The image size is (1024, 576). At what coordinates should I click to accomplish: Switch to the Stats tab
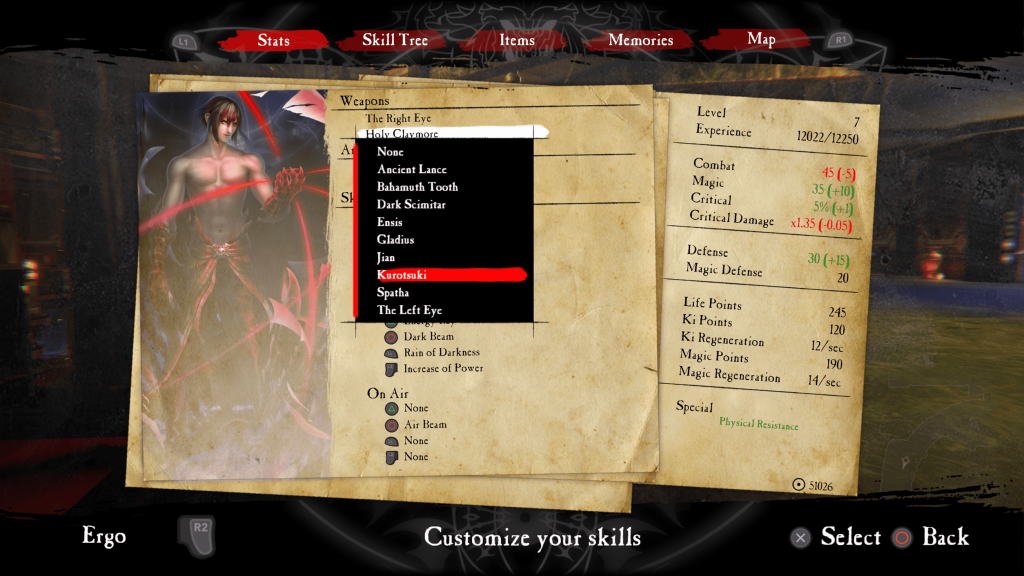point(273,41)
